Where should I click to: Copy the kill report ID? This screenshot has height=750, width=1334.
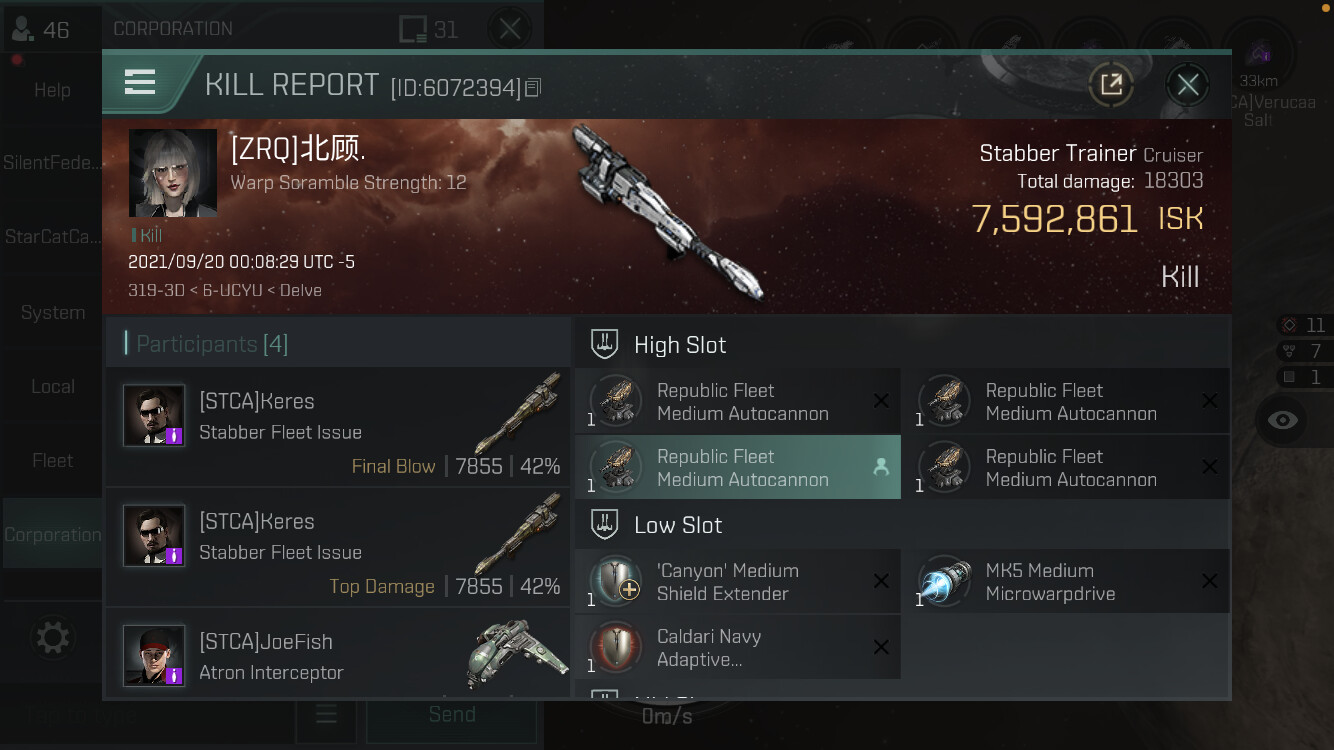[533, 88]
